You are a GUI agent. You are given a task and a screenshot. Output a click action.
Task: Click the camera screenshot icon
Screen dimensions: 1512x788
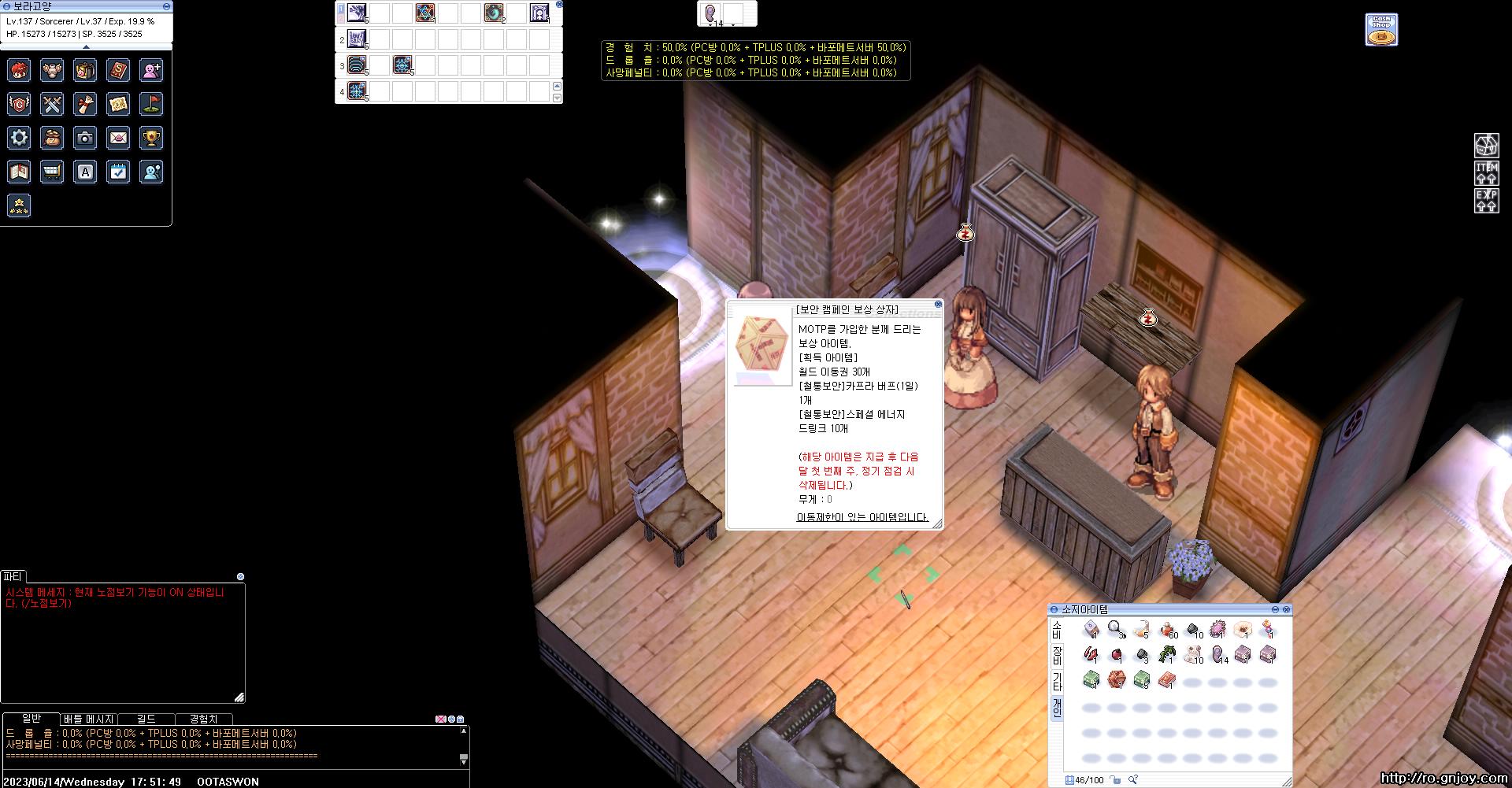tap(85, 138)
